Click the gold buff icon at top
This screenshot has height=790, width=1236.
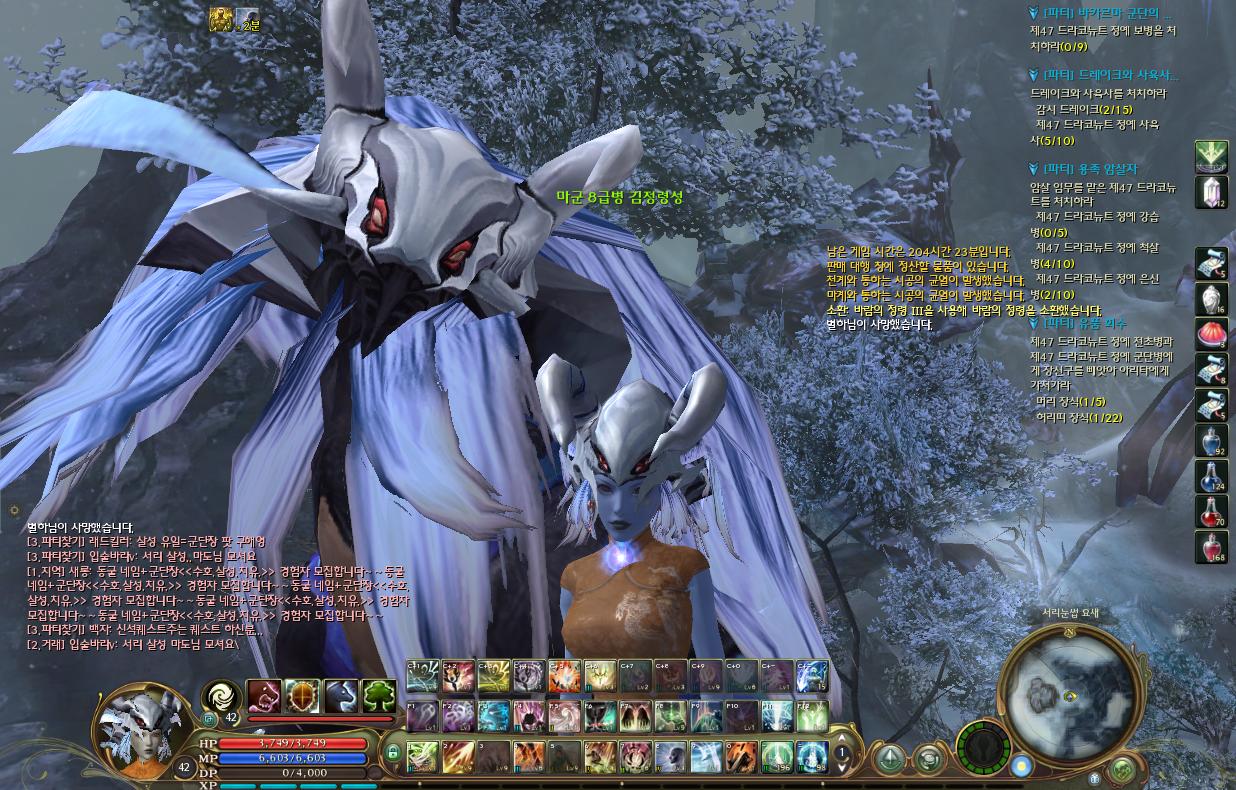point(221,20)
